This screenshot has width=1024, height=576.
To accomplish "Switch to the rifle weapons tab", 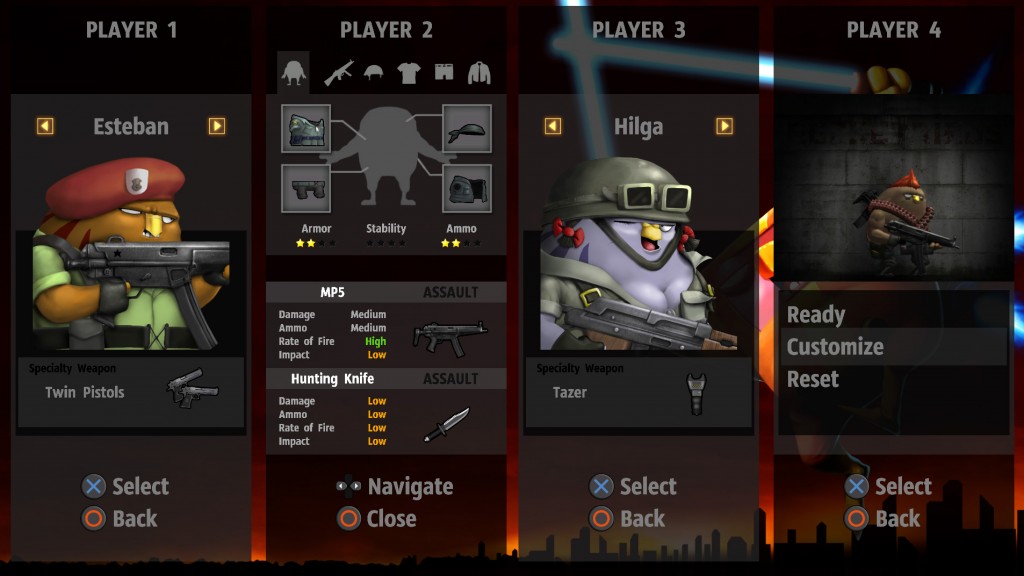I will (338, 72).
